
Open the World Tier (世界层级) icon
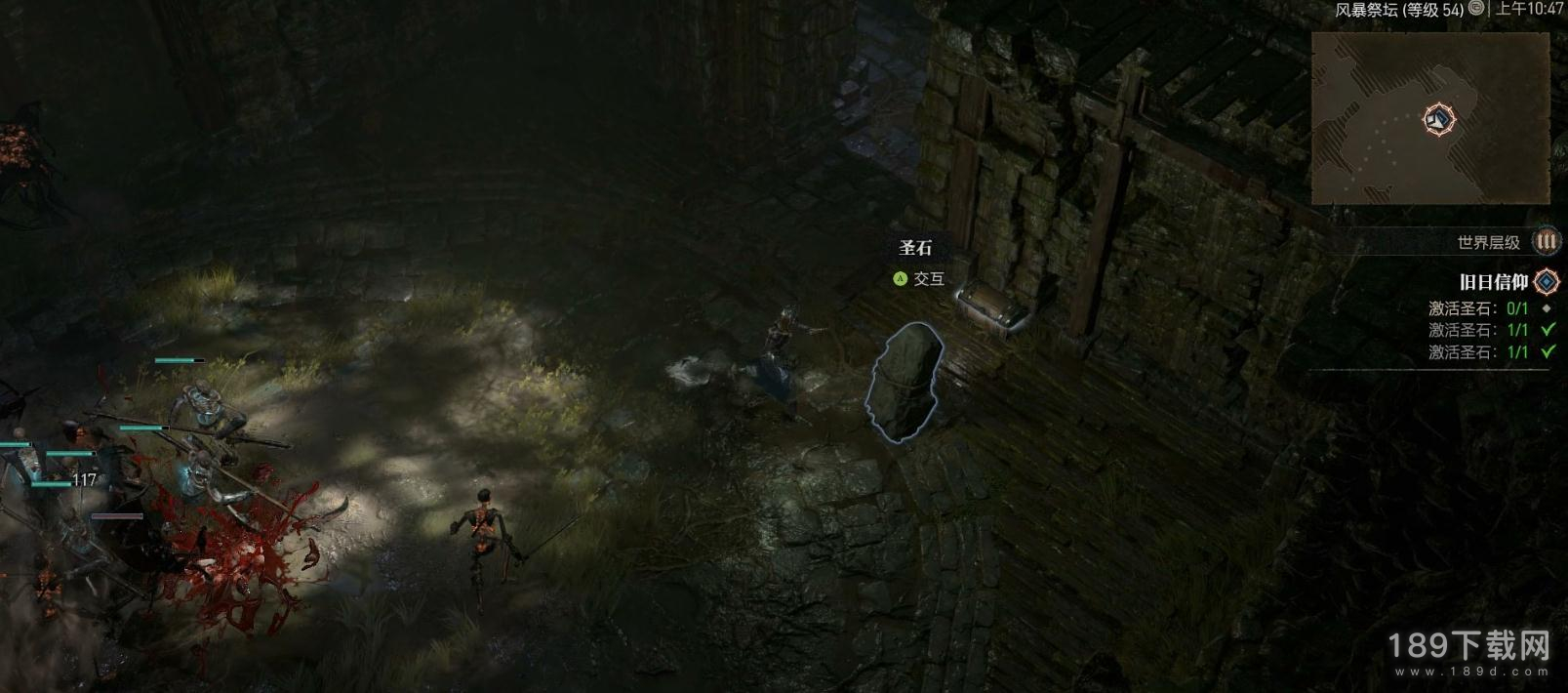click(x=1547, y=241)
